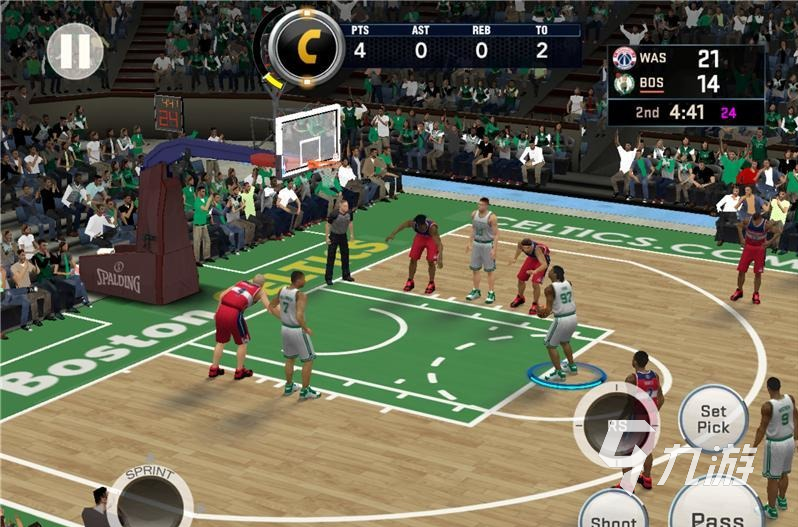Image resolution: width=798 pixels, height=527 pixels.
Task: Tap the Set Pick button
Action: coord(713,418)
